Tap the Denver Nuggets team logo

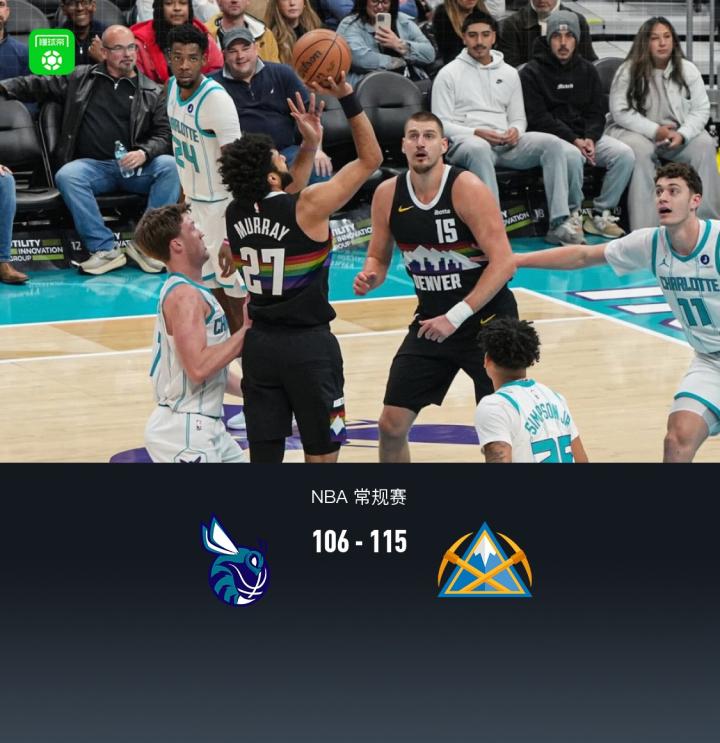(484, 560)
